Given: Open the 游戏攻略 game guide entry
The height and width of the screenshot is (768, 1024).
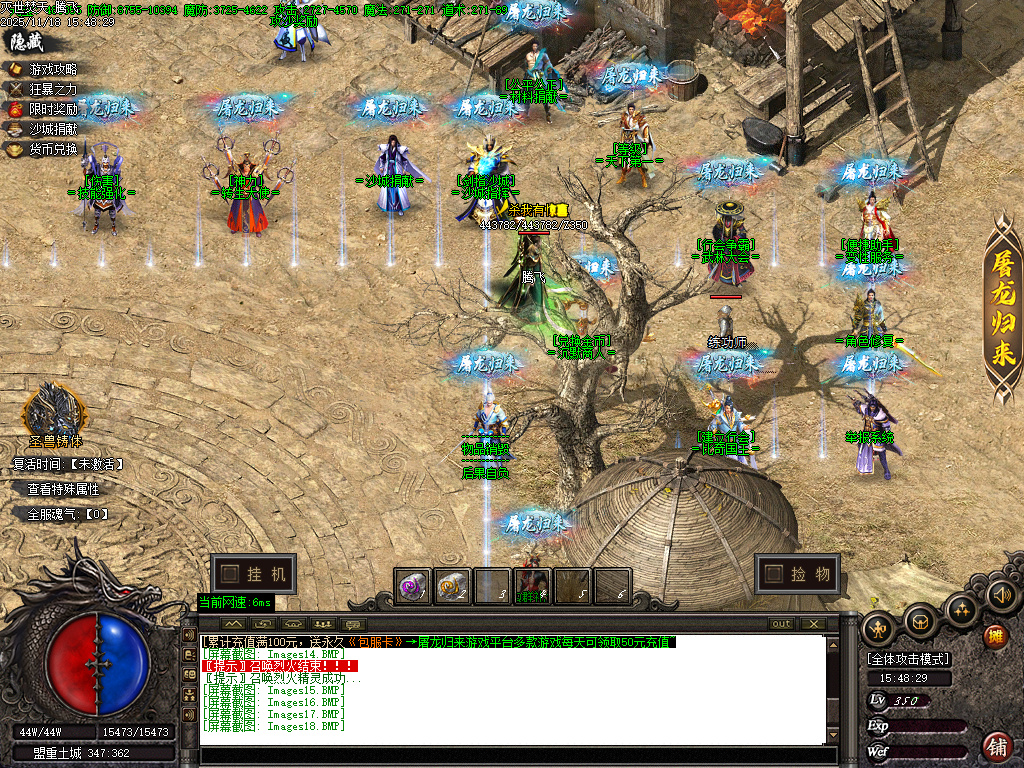Looking at the screenshot, I should [x=52, y=69].
